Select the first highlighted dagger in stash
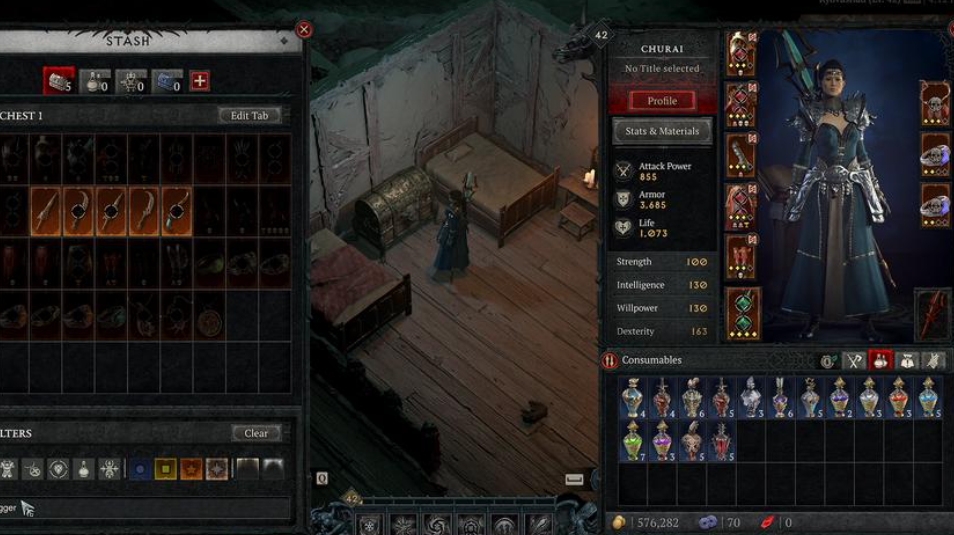This screenshot has width=954, height=535. 45,211
